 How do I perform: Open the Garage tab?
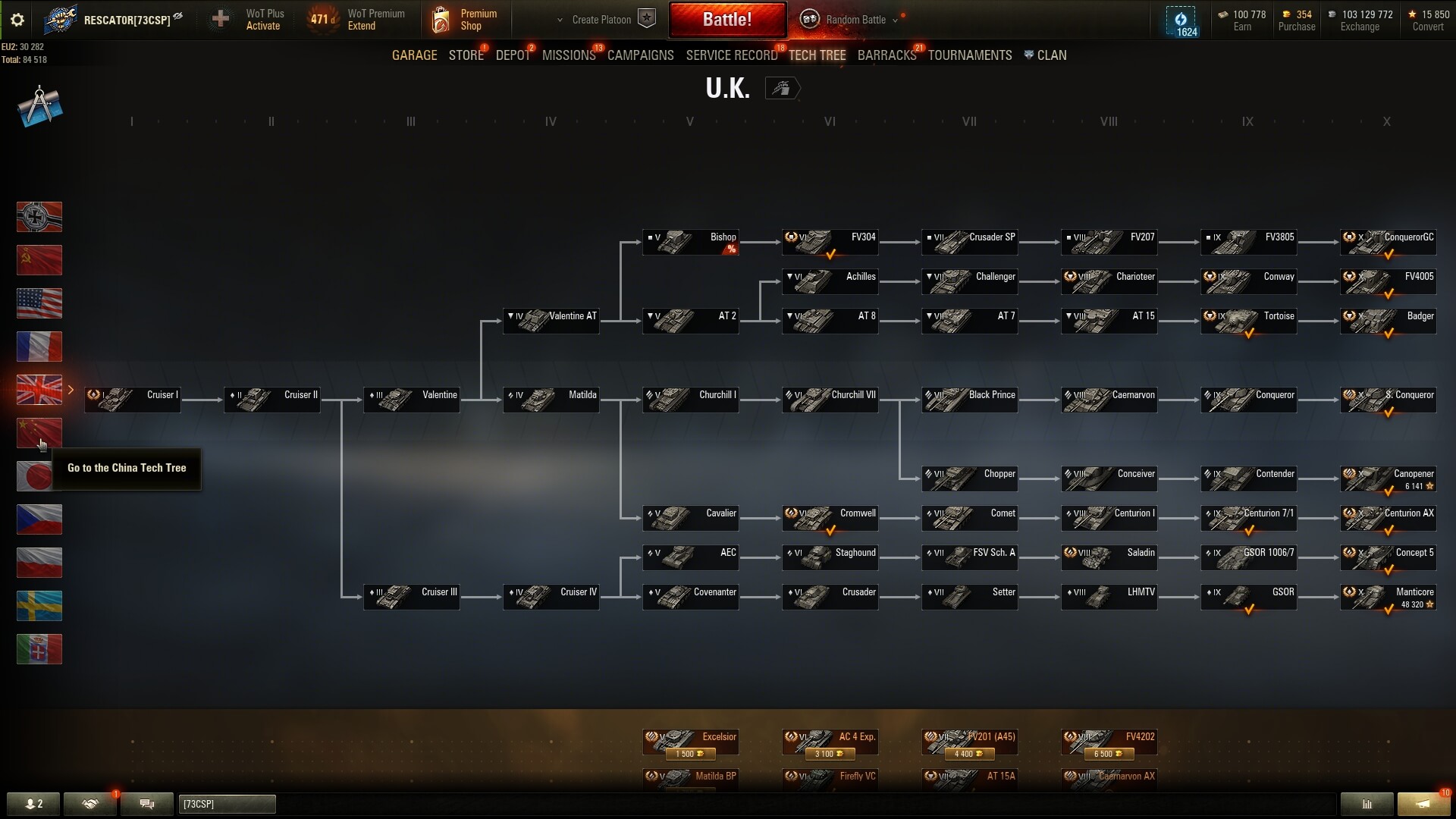414,55
